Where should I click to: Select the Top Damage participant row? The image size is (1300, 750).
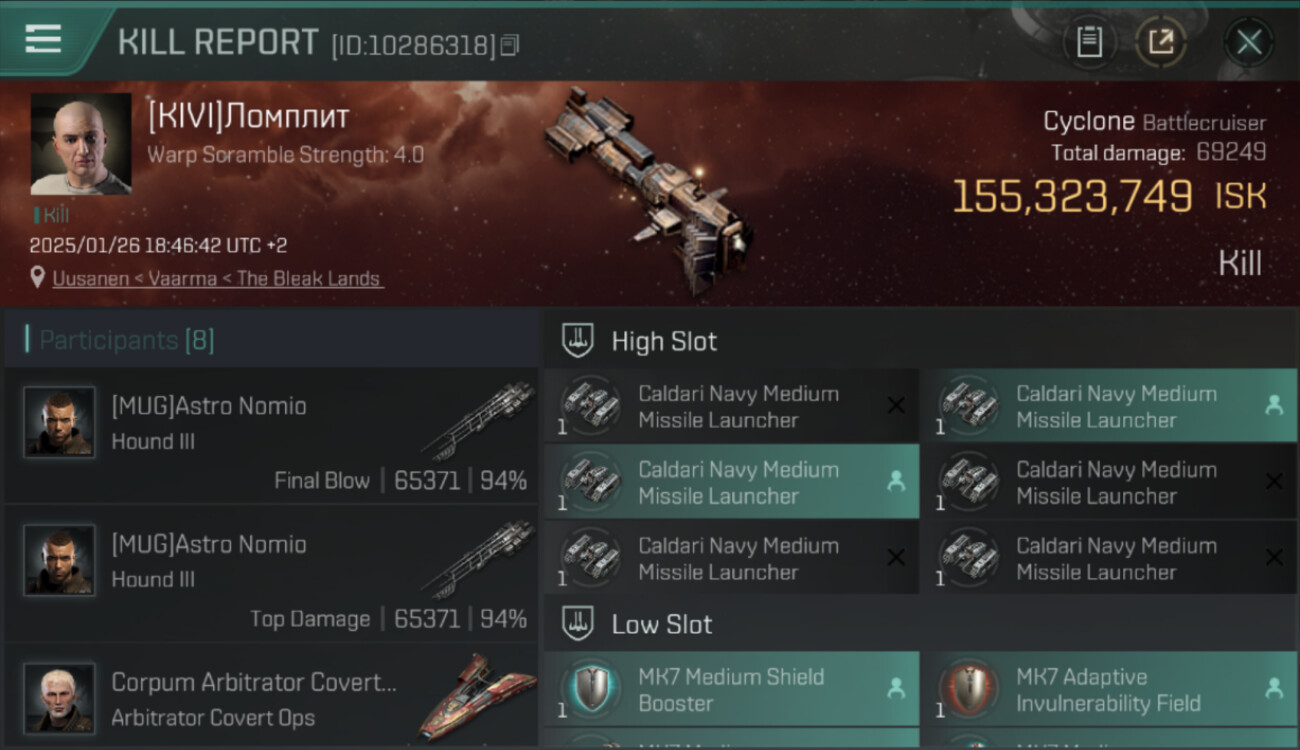coord(272,574)
